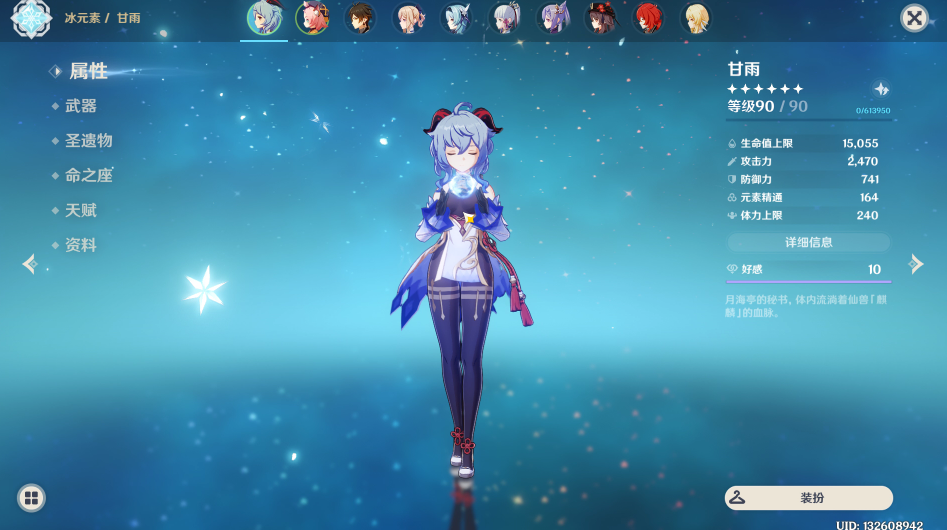Switch to the previous character with left arrow

tap(29, 264)
